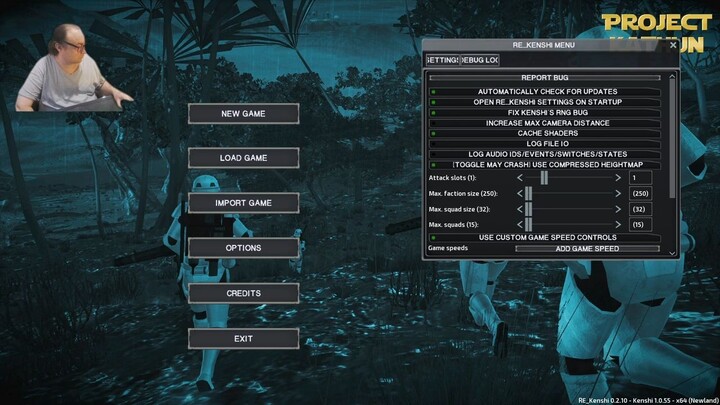The width and height of the screenshot is (720, 405).
Task: Toggle use custom game speed controls
Action: pyautogui.click(x=546, y=237)
